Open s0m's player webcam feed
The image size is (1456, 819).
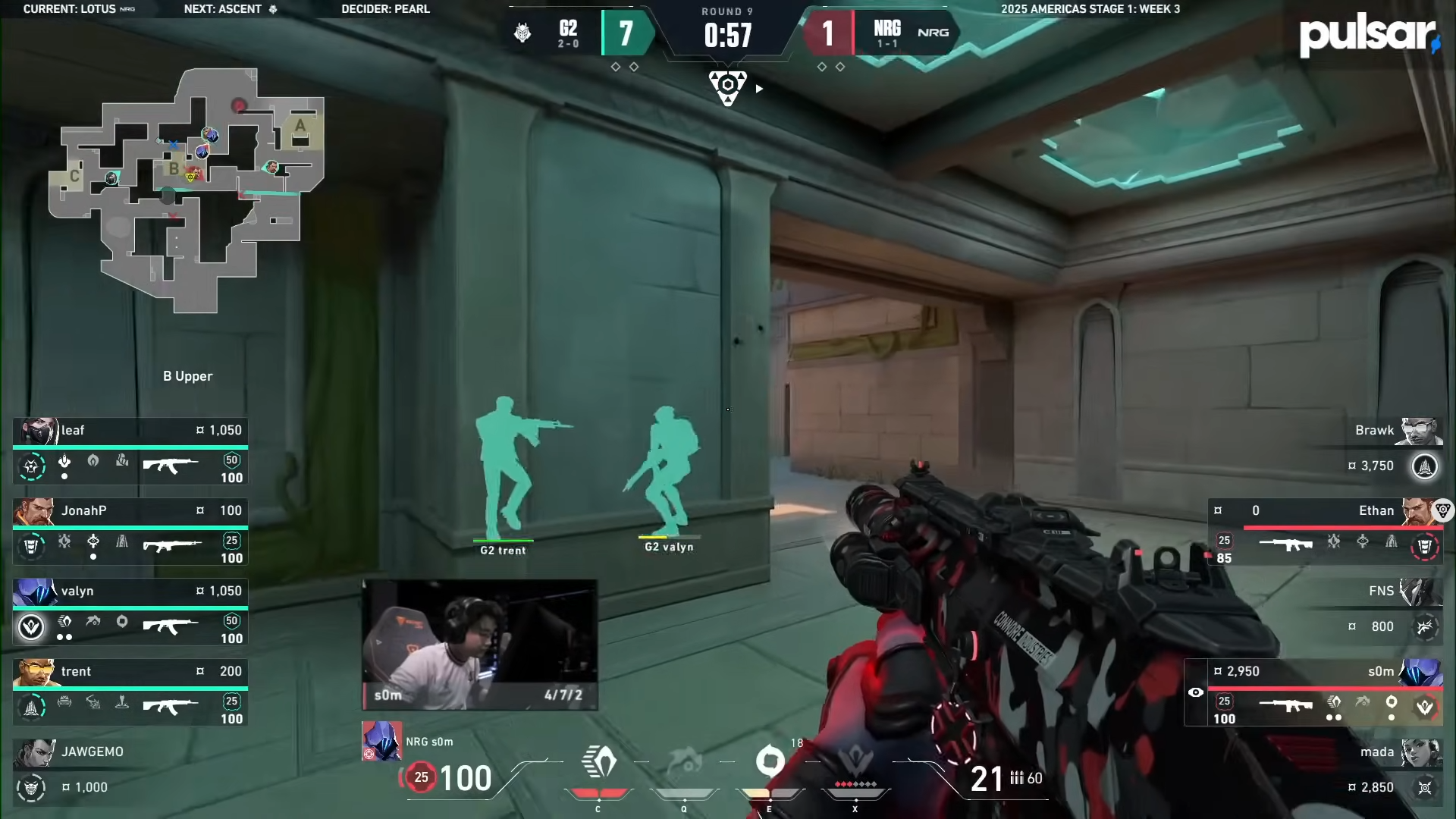479,645
